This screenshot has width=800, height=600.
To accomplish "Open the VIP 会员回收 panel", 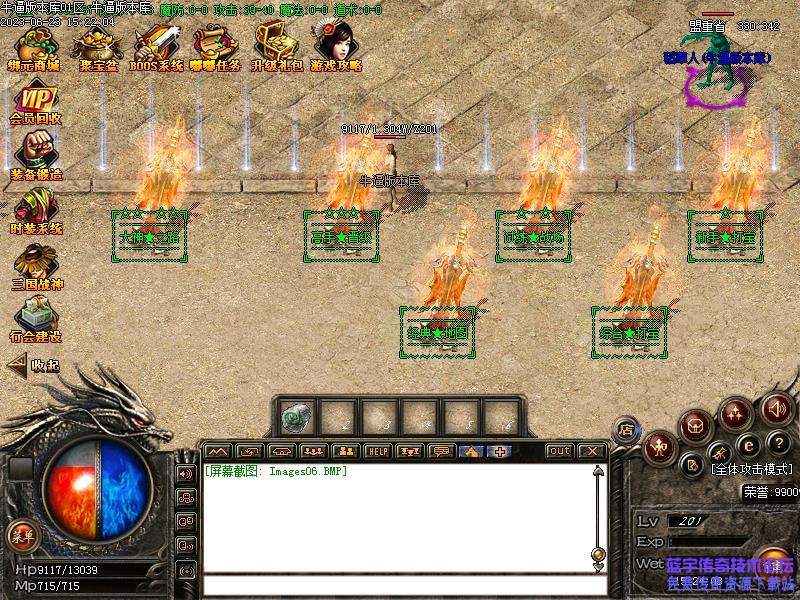I will click(x=35, y=104).
